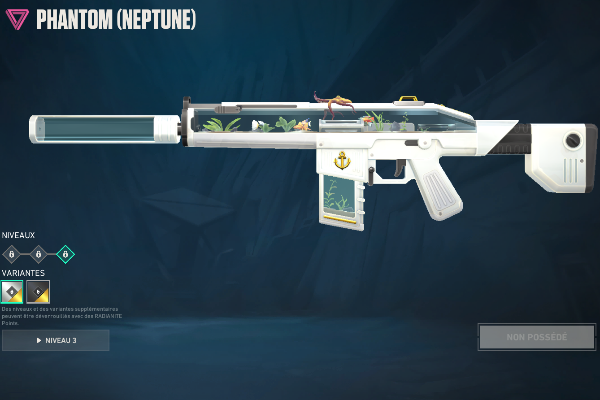Play the Niveau 3 preview video
This screenshot has height=400, width=600.
56,340
